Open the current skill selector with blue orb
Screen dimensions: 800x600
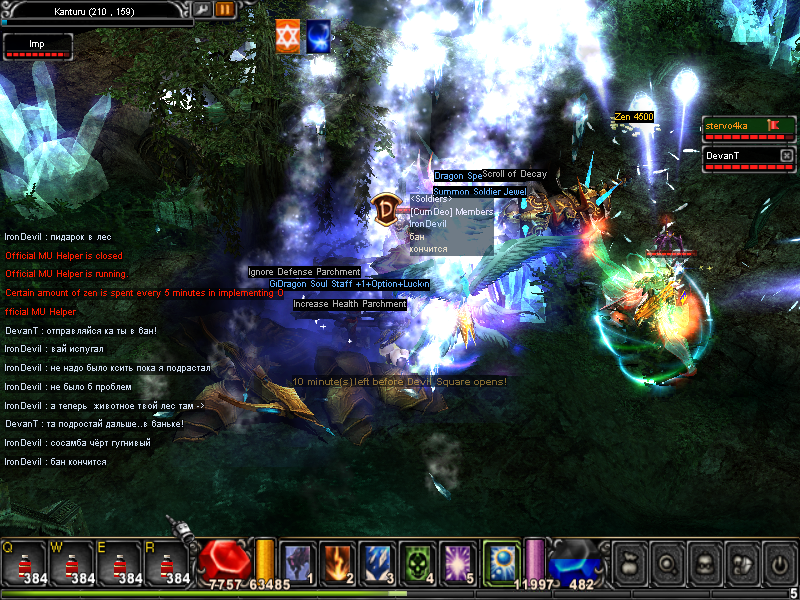click(x=500, y=562)
